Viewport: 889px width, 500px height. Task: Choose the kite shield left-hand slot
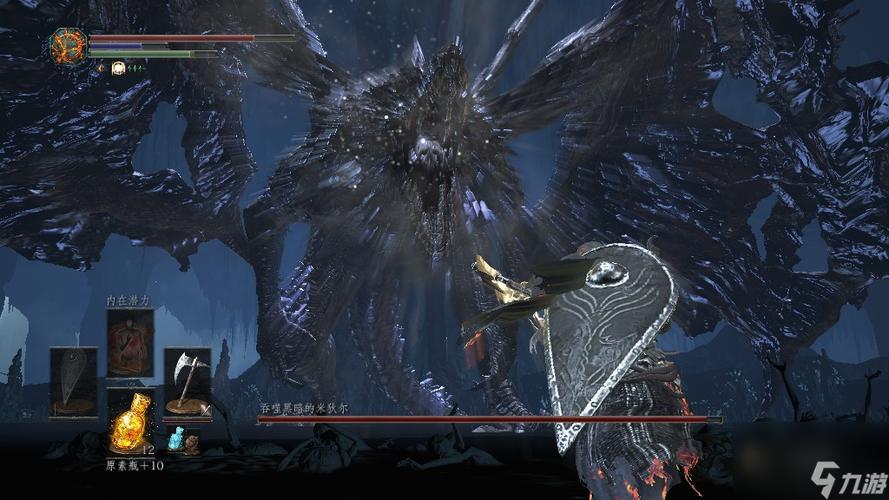[x=74, y=383]
